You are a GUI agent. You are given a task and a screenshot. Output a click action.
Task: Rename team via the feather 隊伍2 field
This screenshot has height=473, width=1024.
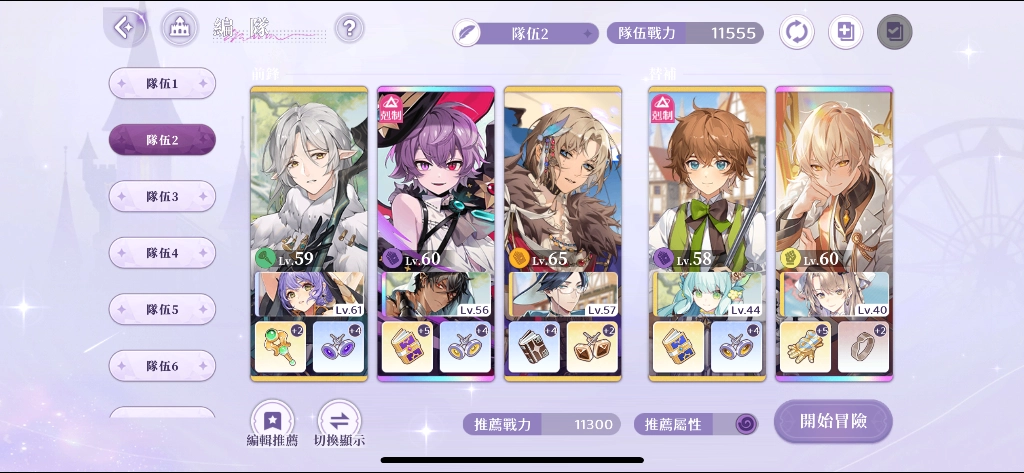tap(526, 33)
